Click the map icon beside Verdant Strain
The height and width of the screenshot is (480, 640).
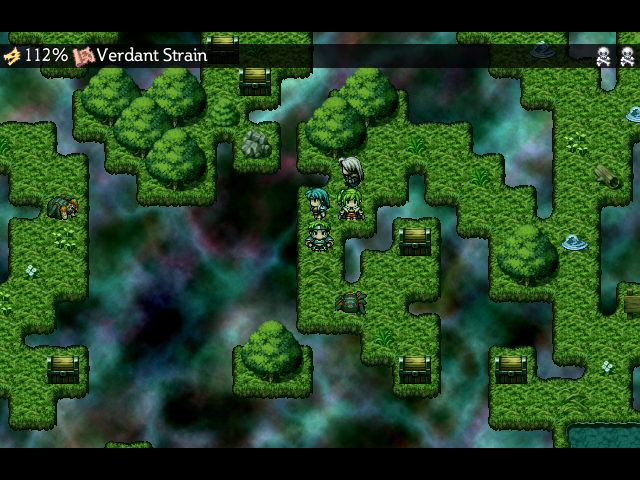click(83, 55)
